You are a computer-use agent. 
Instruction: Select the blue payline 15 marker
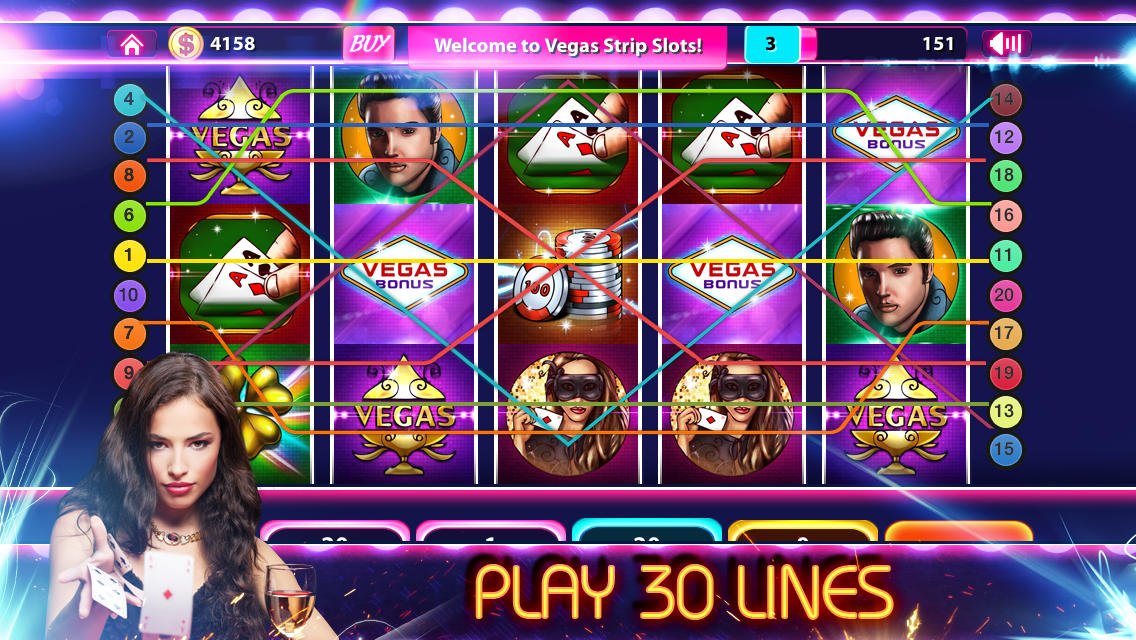[x=1006, y=449]
